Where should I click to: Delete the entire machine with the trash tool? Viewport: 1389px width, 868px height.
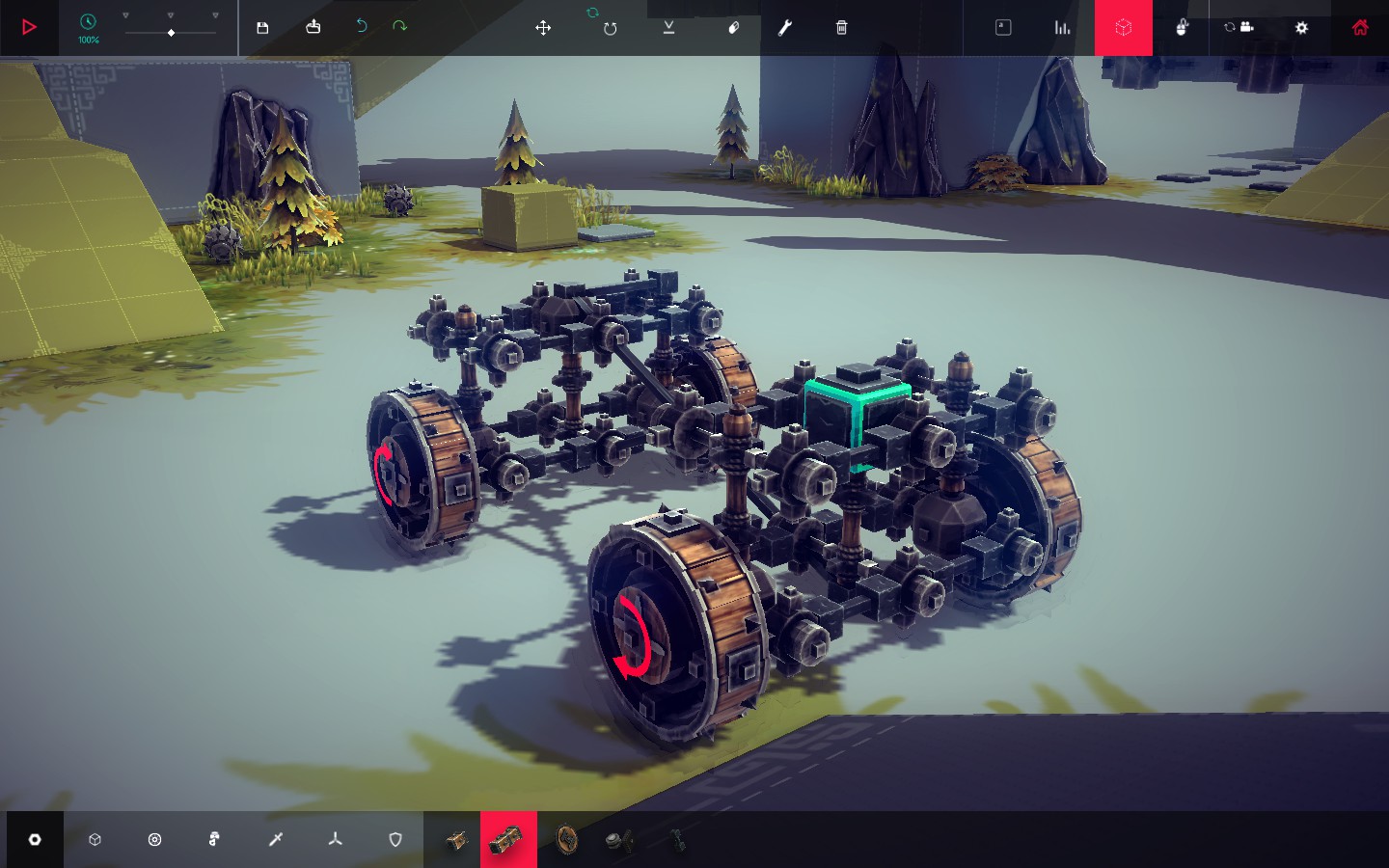[x=840, y=29]
